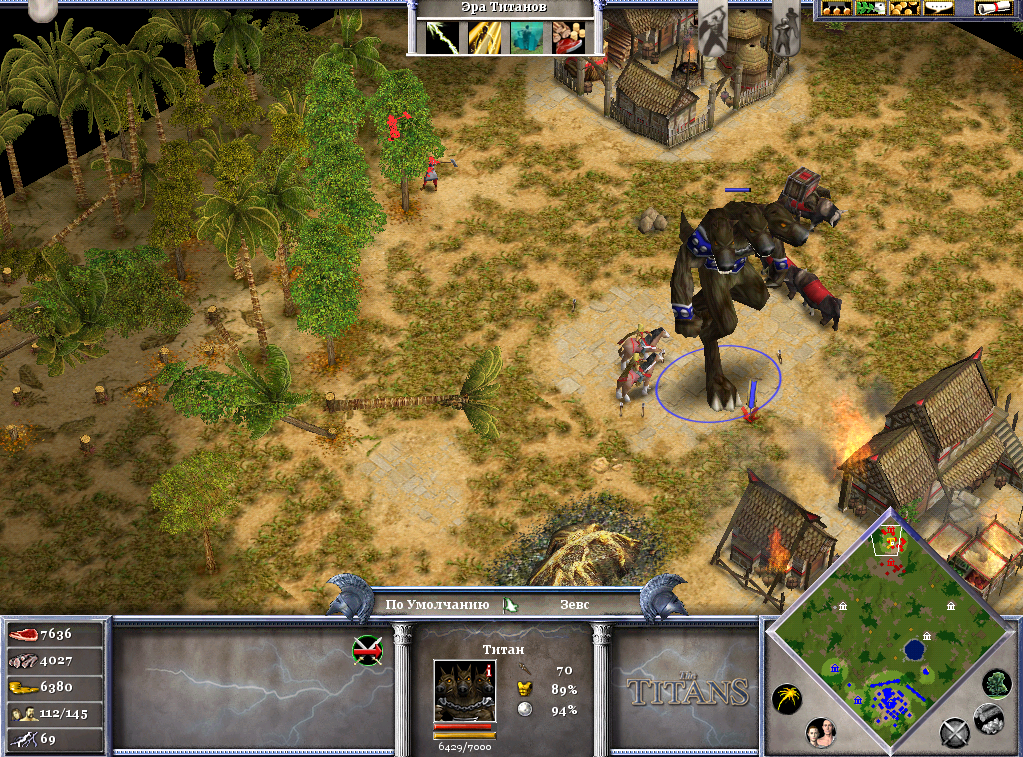Toggle the resources minimap filter
Screen dimensions: 1023x757
tap(989, 716)
